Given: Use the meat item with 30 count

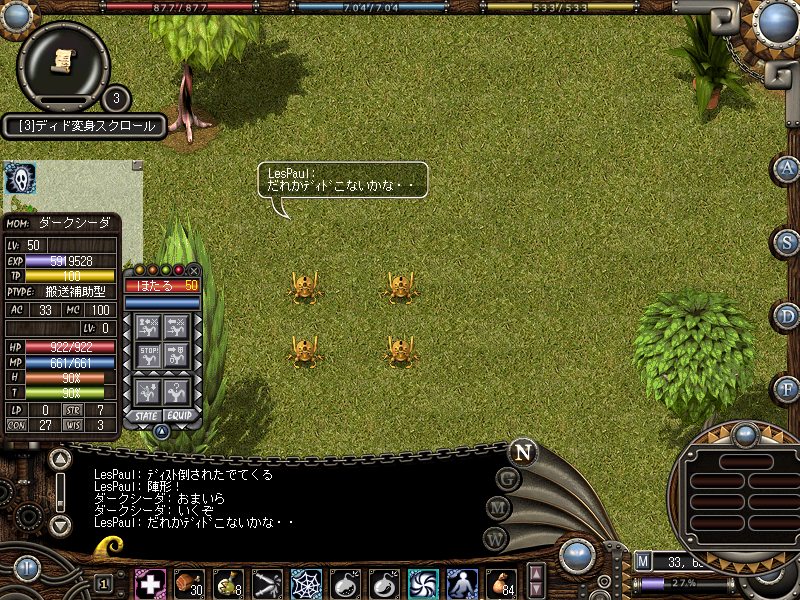Looking at the screenshot, I should tap(189, 583).
